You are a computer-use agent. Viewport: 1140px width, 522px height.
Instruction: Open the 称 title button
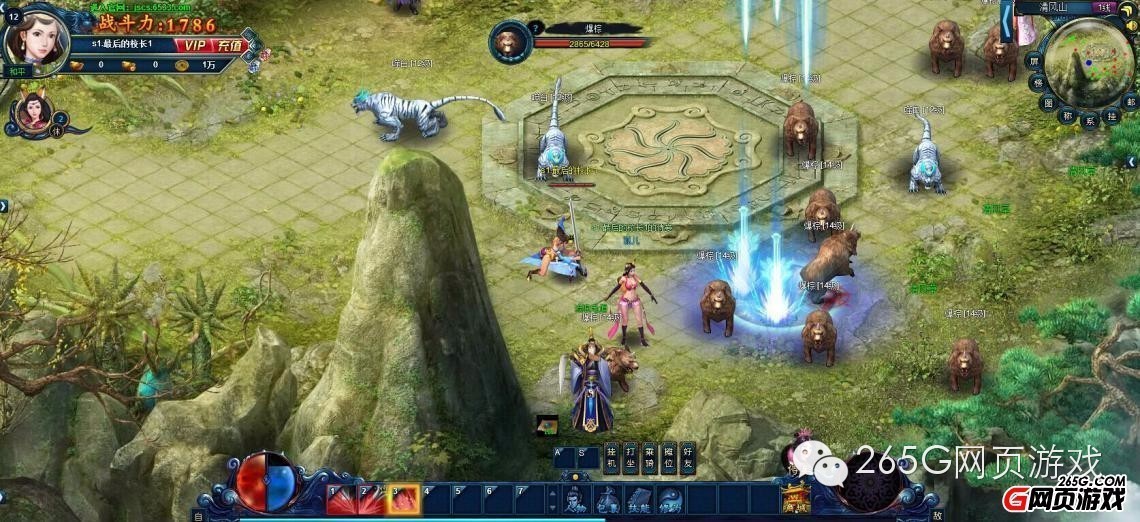(x=1068, y=116)
